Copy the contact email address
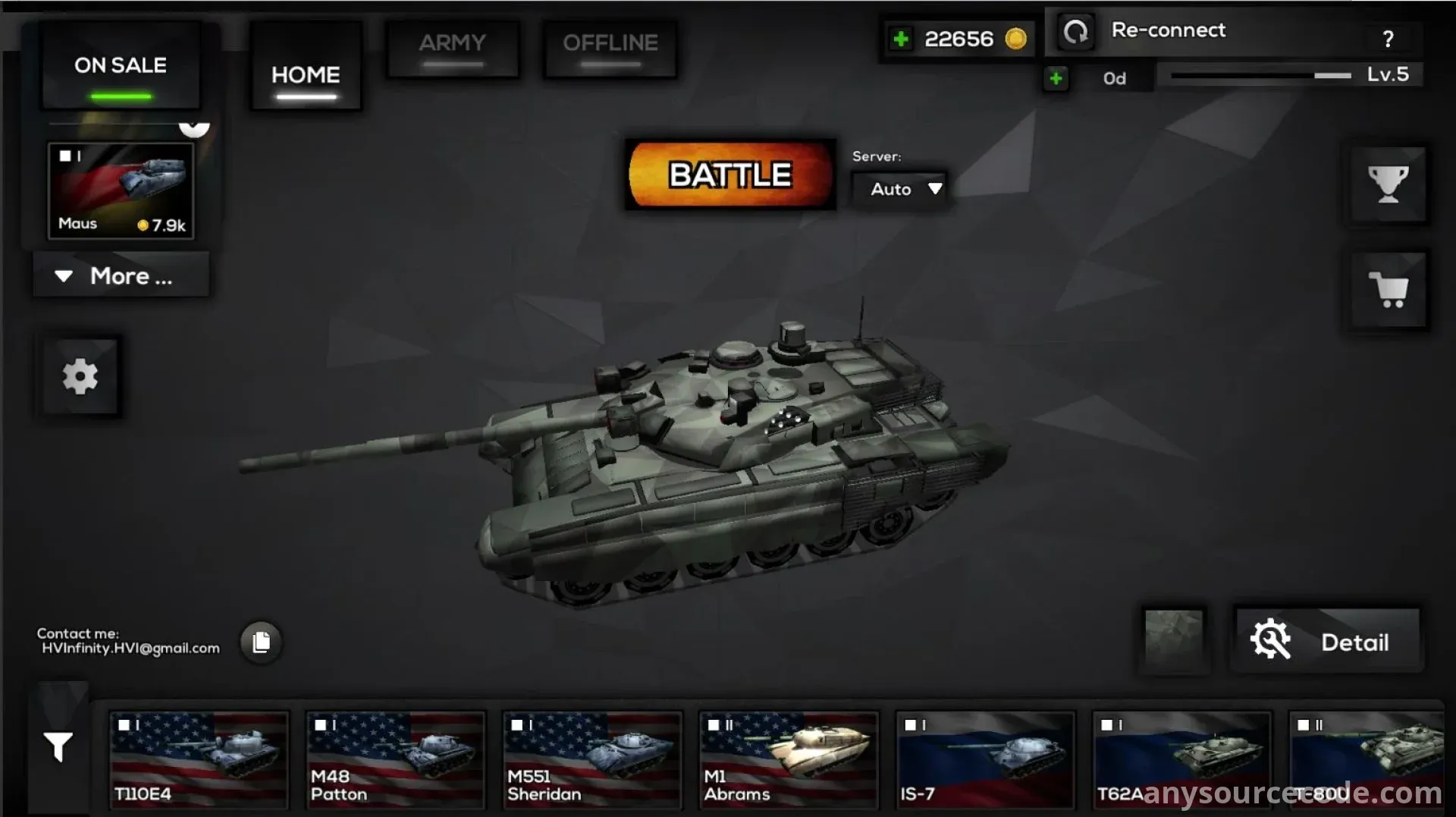This screenshot has height=817, width=1456. 261,643
